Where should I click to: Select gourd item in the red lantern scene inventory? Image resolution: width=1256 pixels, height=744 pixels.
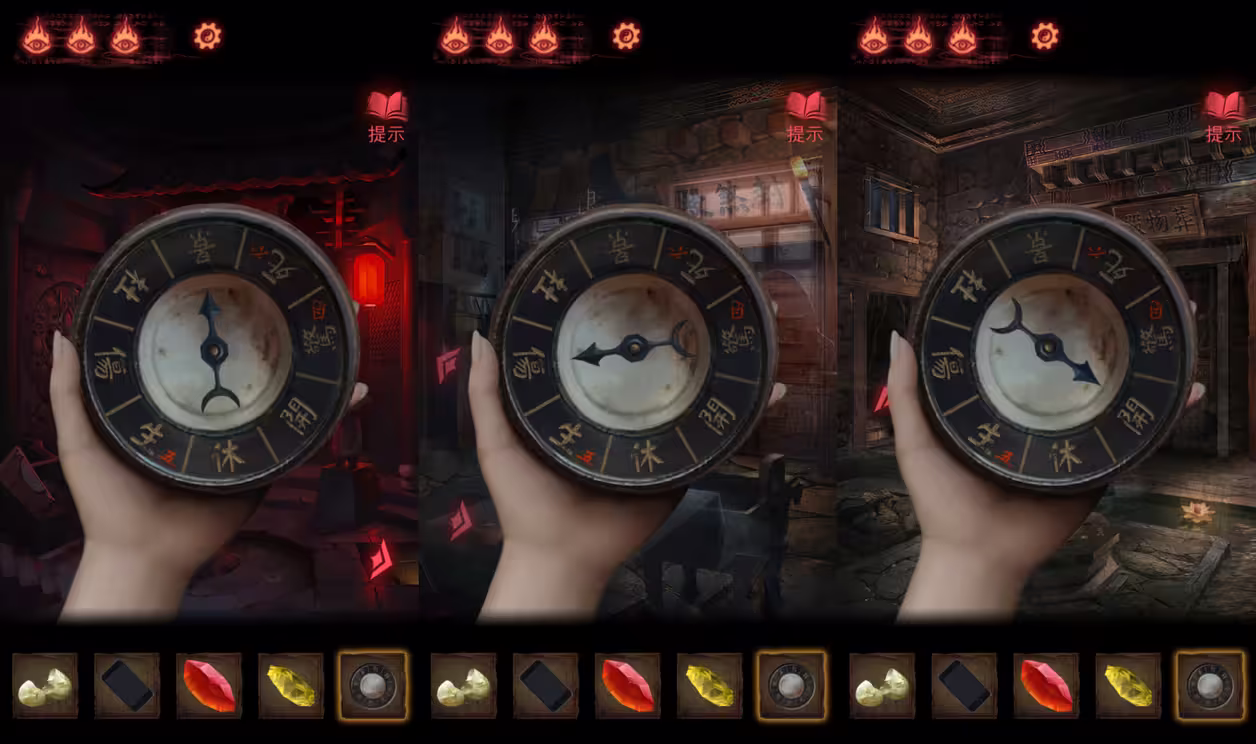click(45, 686)
